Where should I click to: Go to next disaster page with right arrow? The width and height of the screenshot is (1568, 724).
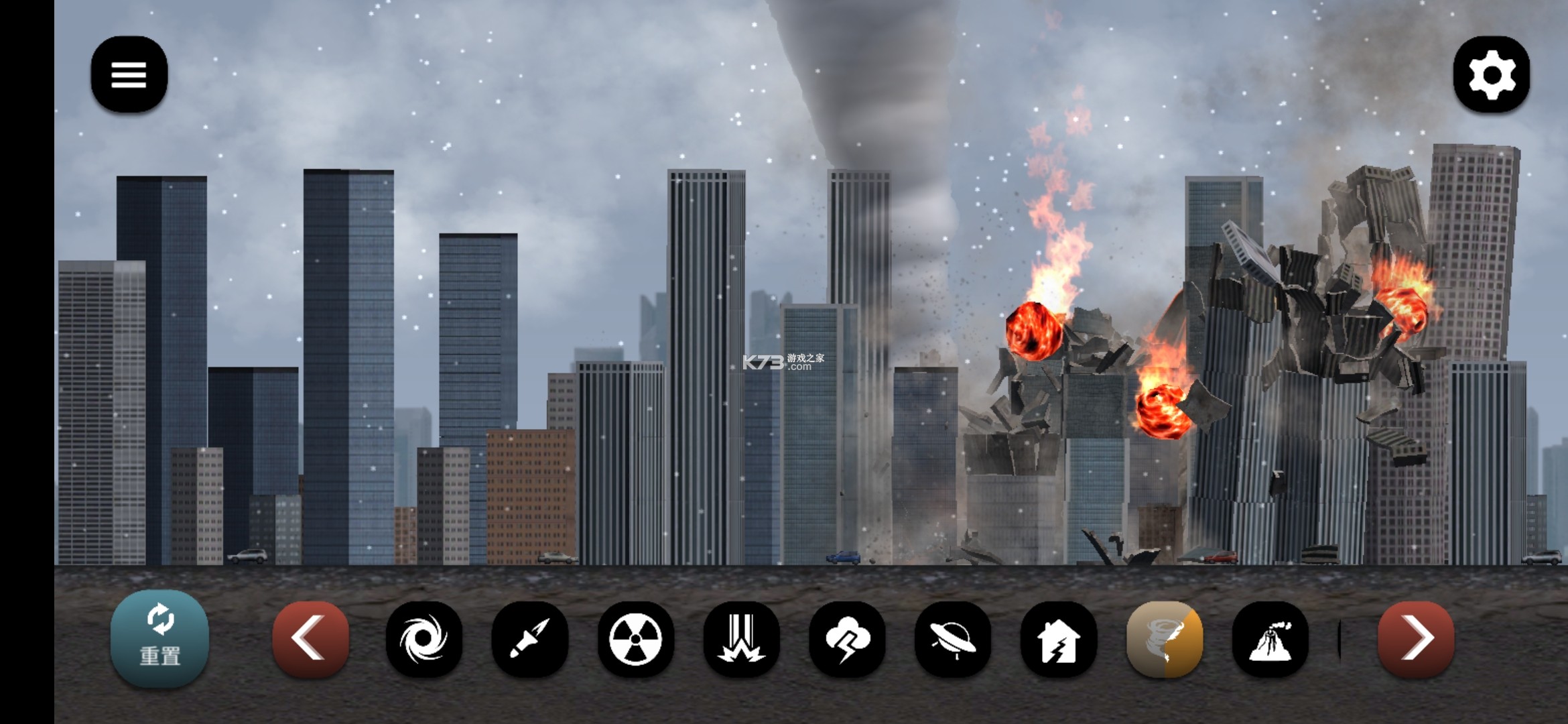tap(1415, 638)
